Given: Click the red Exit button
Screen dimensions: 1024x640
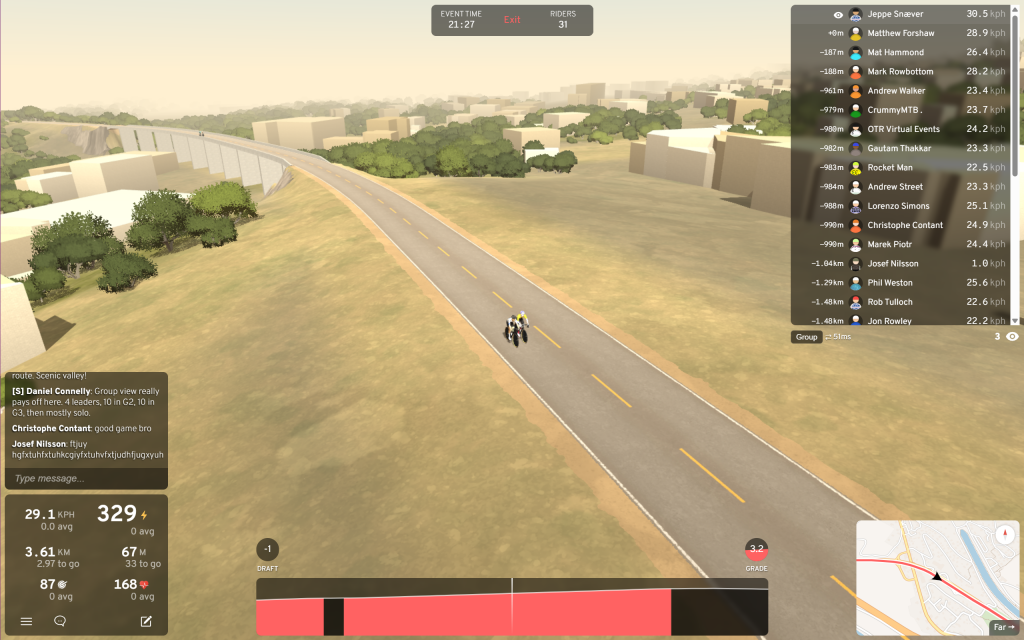Looking at the screenshot, I should (512, 20).
